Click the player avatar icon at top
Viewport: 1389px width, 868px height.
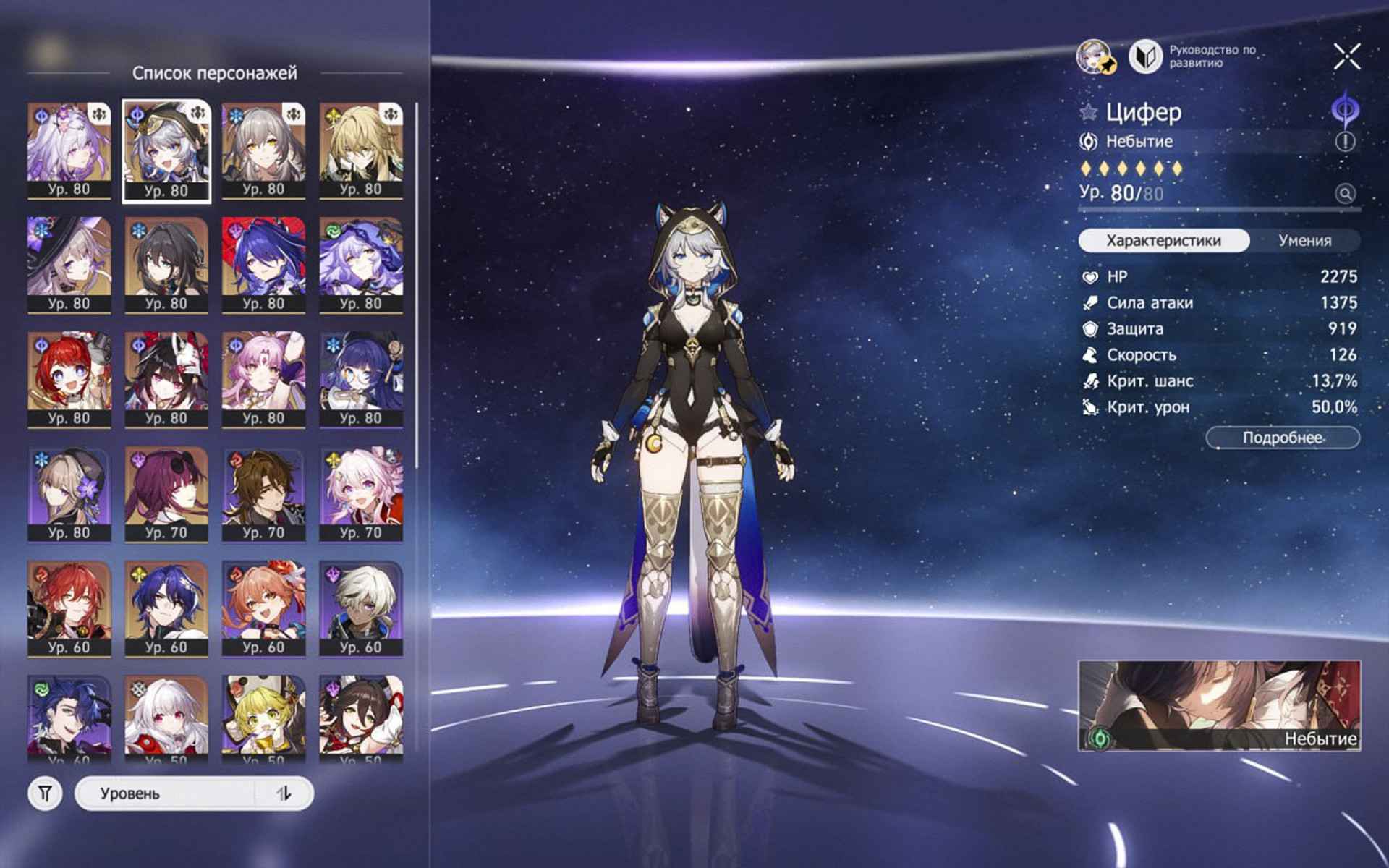click(1095, 56)
